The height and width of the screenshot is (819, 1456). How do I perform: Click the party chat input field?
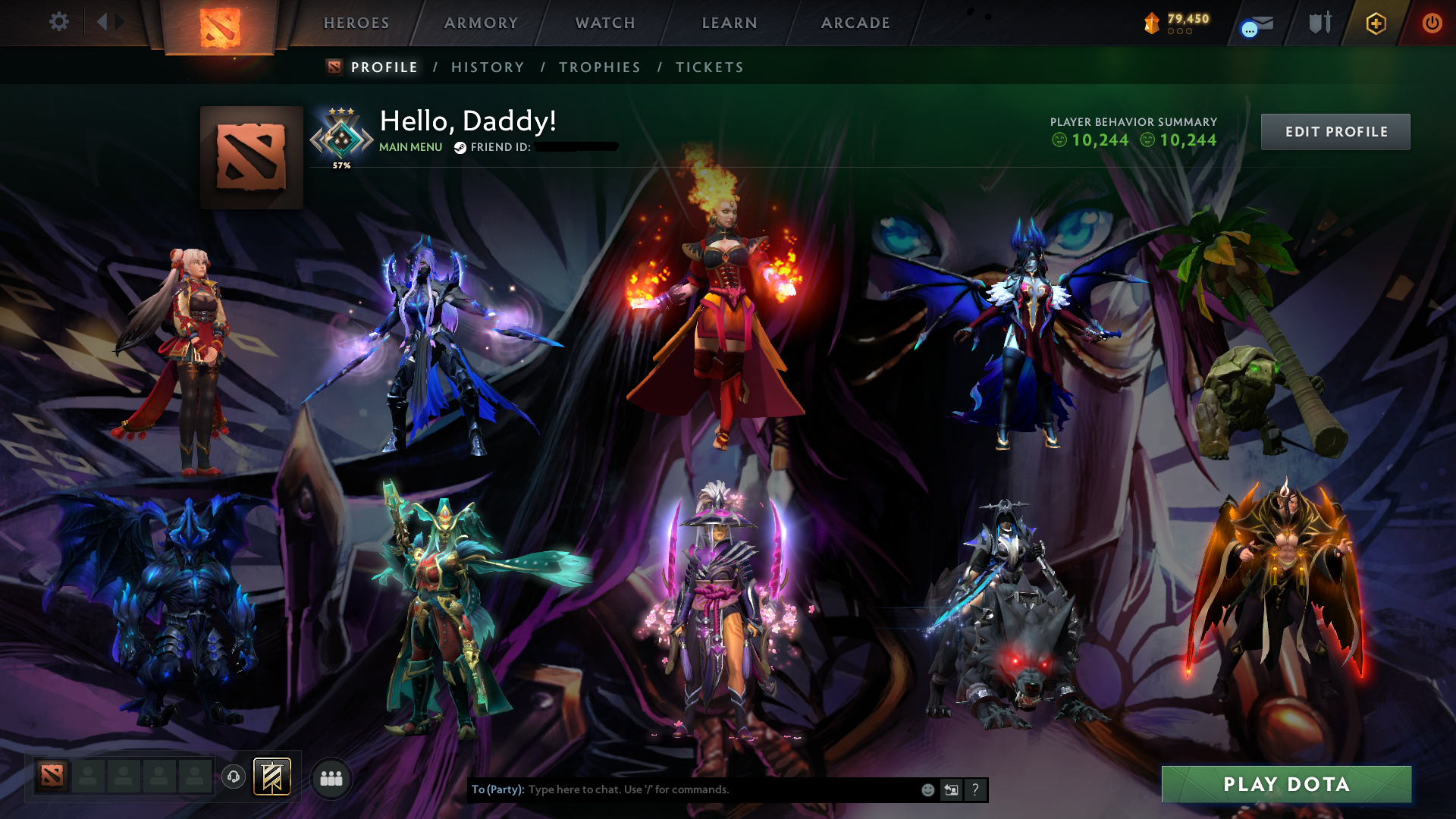(682, 789)
